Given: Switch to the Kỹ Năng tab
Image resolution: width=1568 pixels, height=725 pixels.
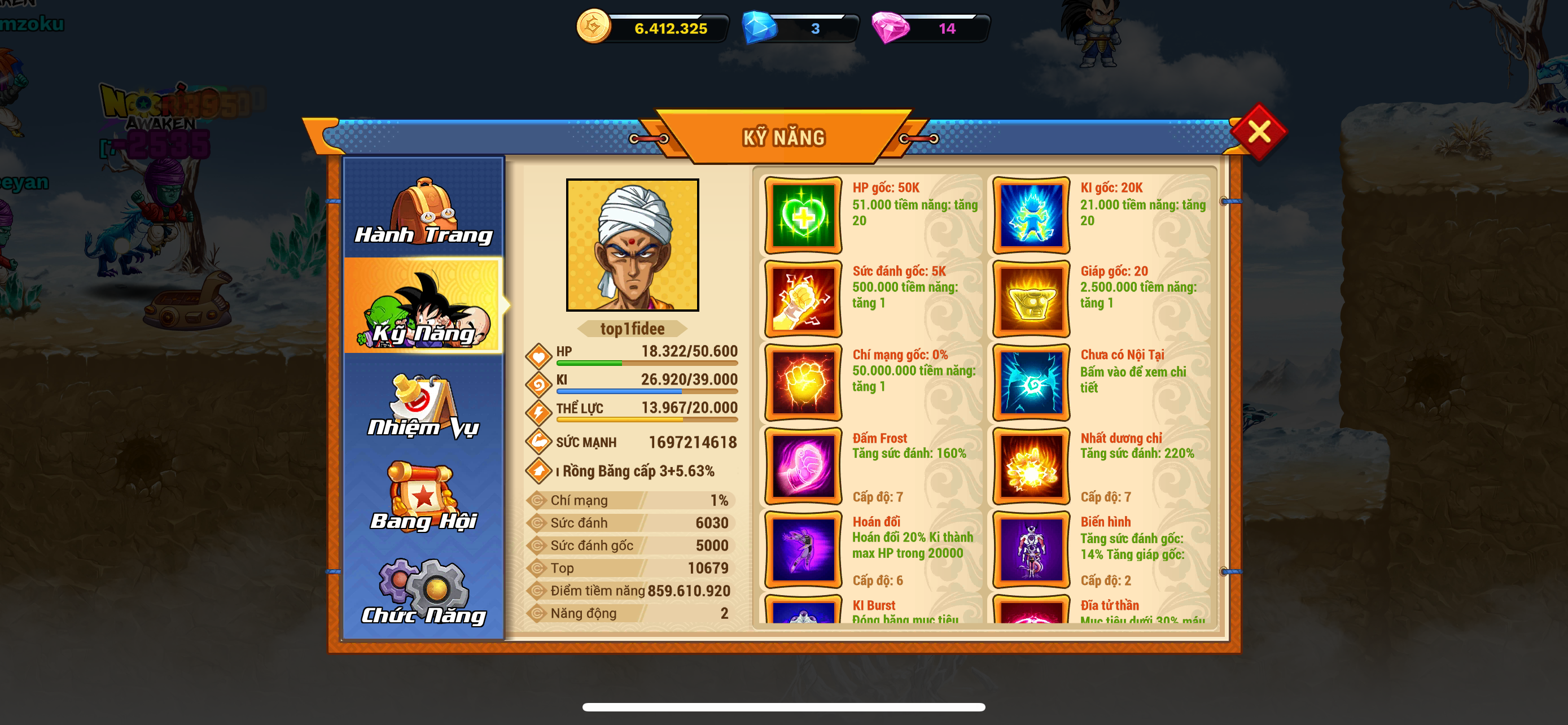Looking at the screenshot, I should [424, 306].
